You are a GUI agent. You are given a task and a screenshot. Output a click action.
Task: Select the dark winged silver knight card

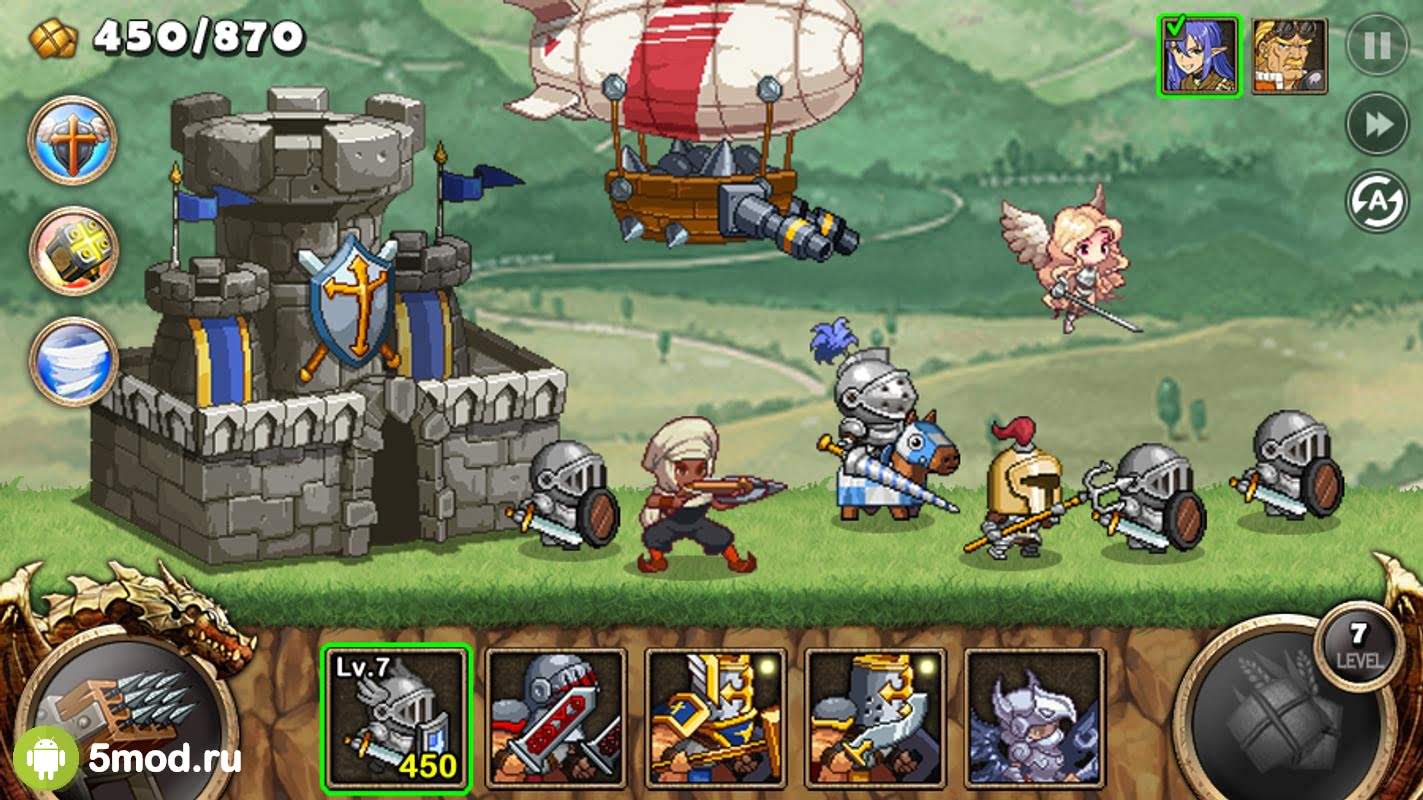click(x=1035, y=717)
